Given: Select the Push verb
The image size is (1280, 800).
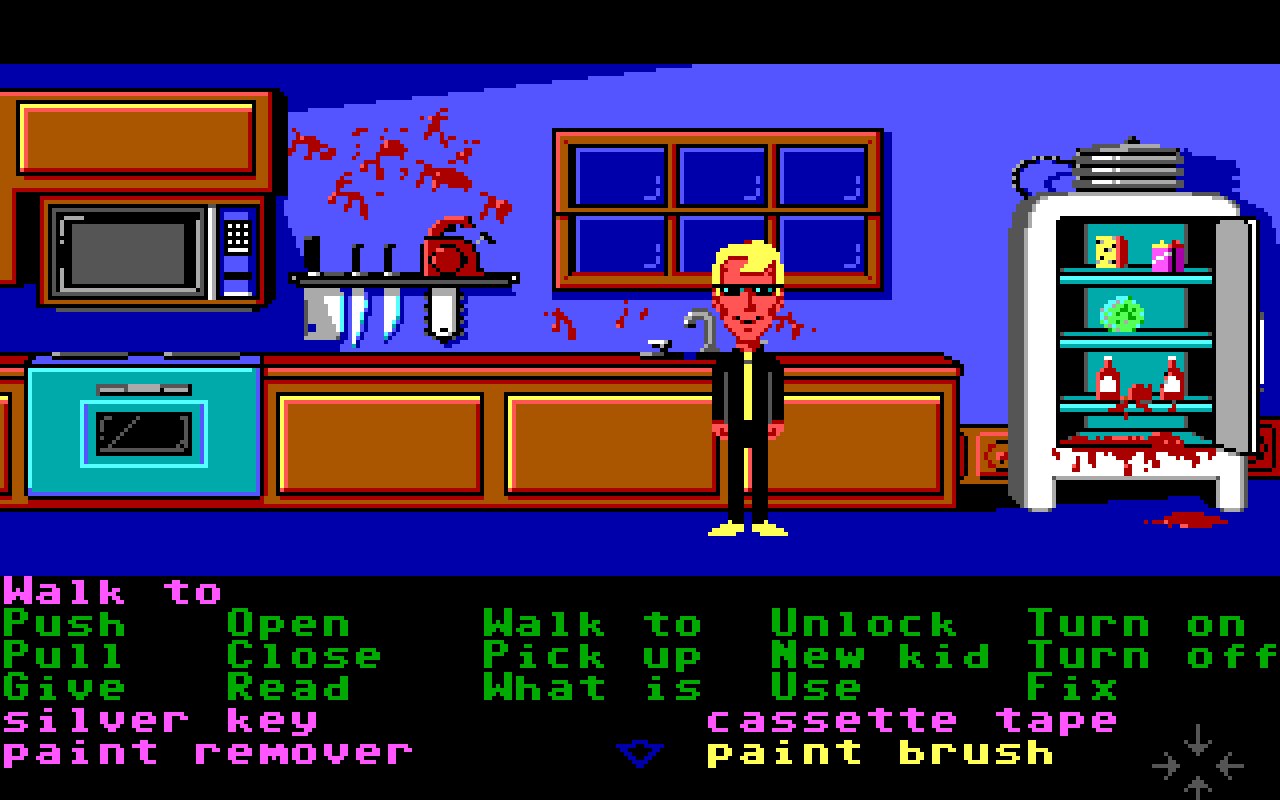Looking at the screenshot, I should click(64, 625).
